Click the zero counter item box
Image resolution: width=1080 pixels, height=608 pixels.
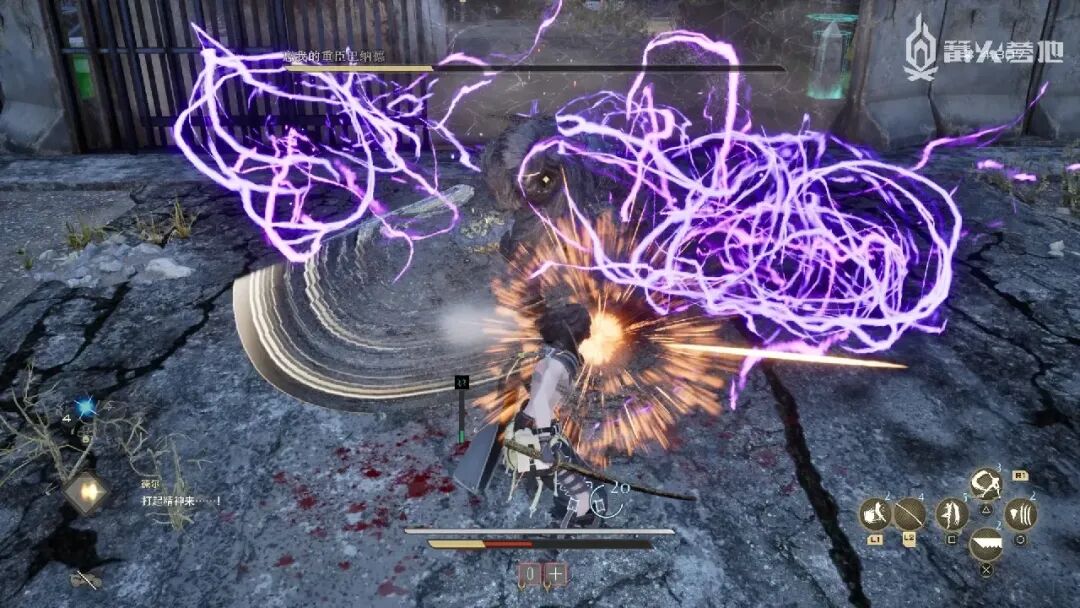[530, 575]
